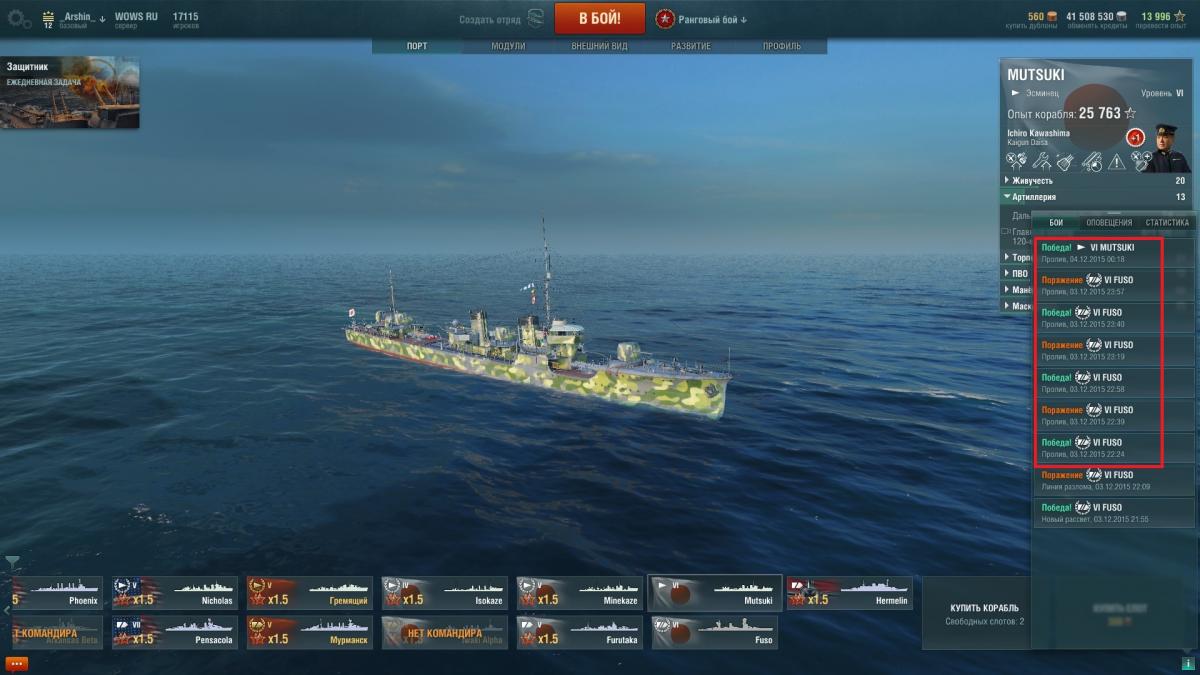Screen dimensions: 1200x675
Task: Switch to the ОПОВЕЩЕНИЯ notifications tab
Action: (x=1109, y=222)
